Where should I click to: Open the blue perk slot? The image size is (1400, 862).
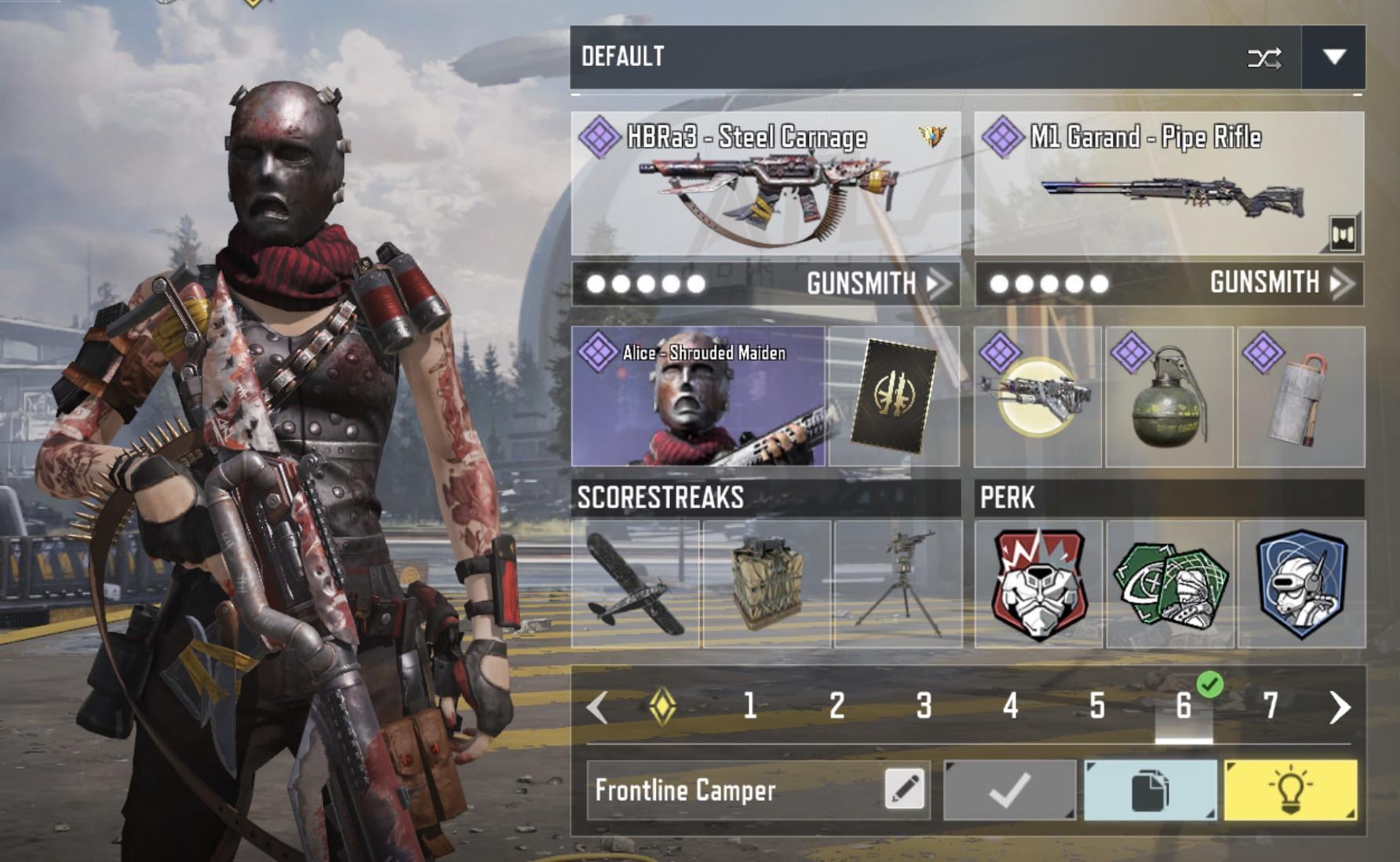(x=1302, y=584)
